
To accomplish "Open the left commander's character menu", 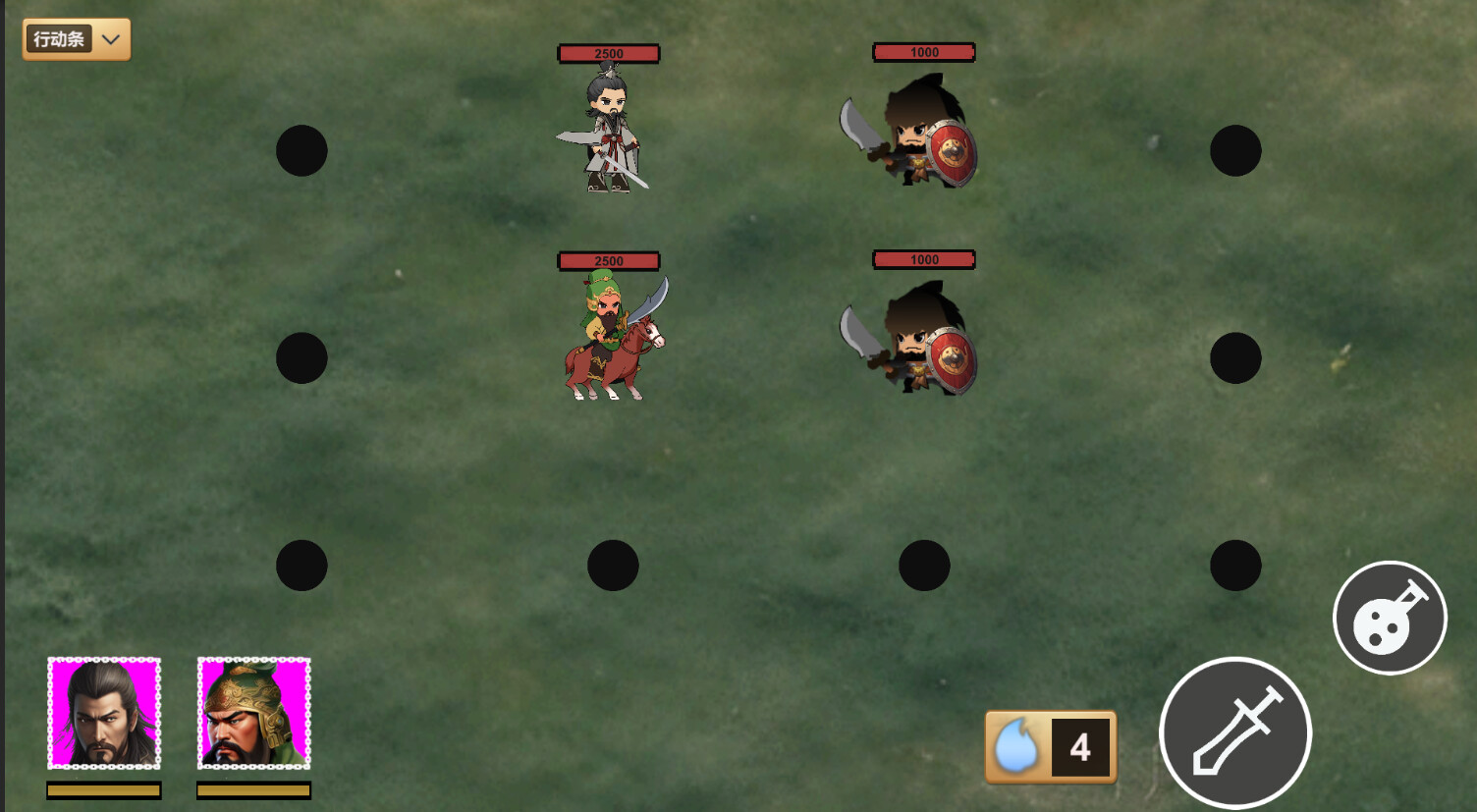I will tap(103, 714).
